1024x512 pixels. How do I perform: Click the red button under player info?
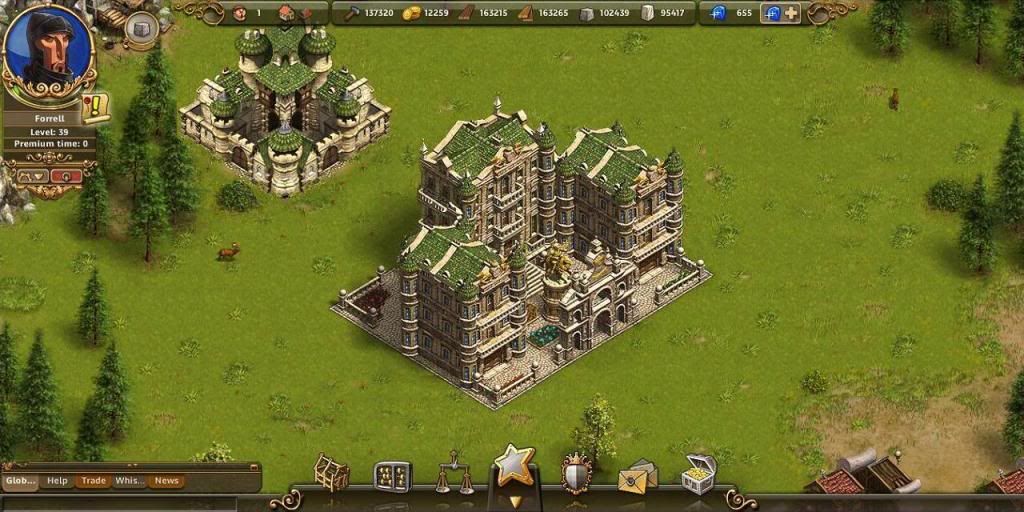point(66,176)
